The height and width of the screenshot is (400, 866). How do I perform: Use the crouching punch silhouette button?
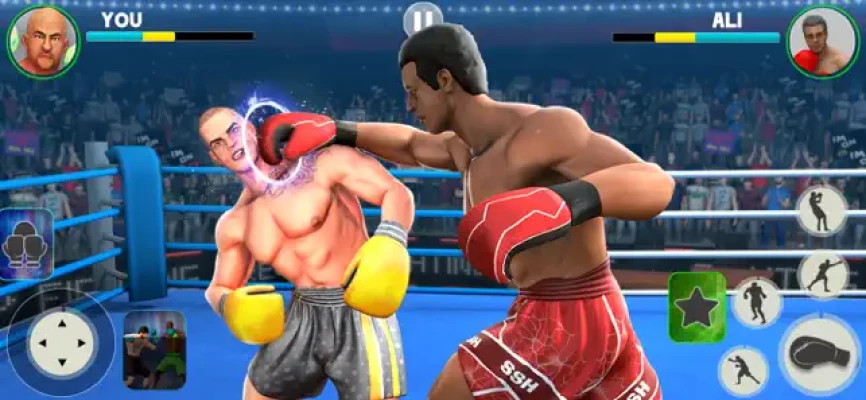[x=744, y=370]
